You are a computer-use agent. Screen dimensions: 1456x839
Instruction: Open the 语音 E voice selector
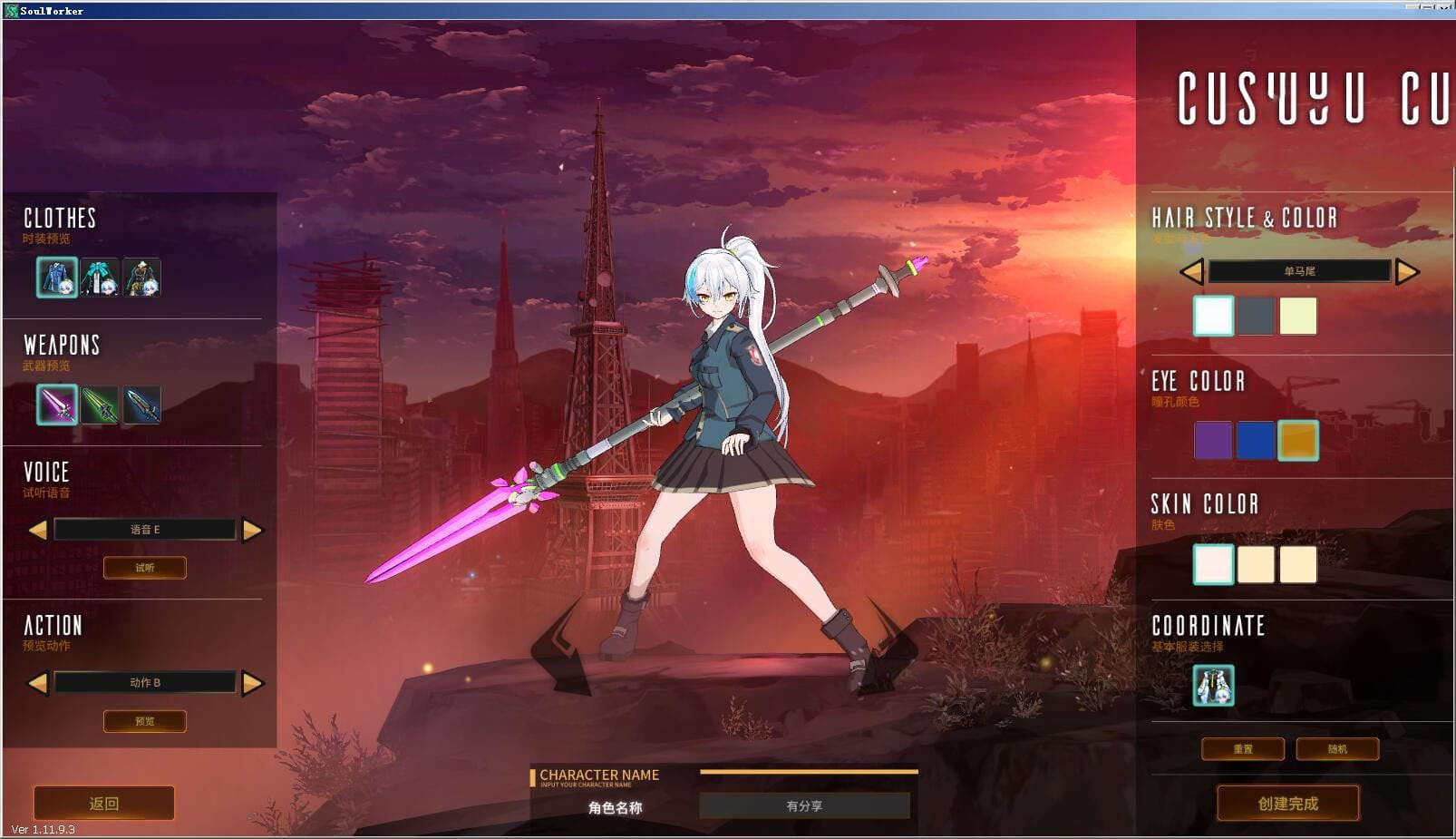click(x=145, y=529)
